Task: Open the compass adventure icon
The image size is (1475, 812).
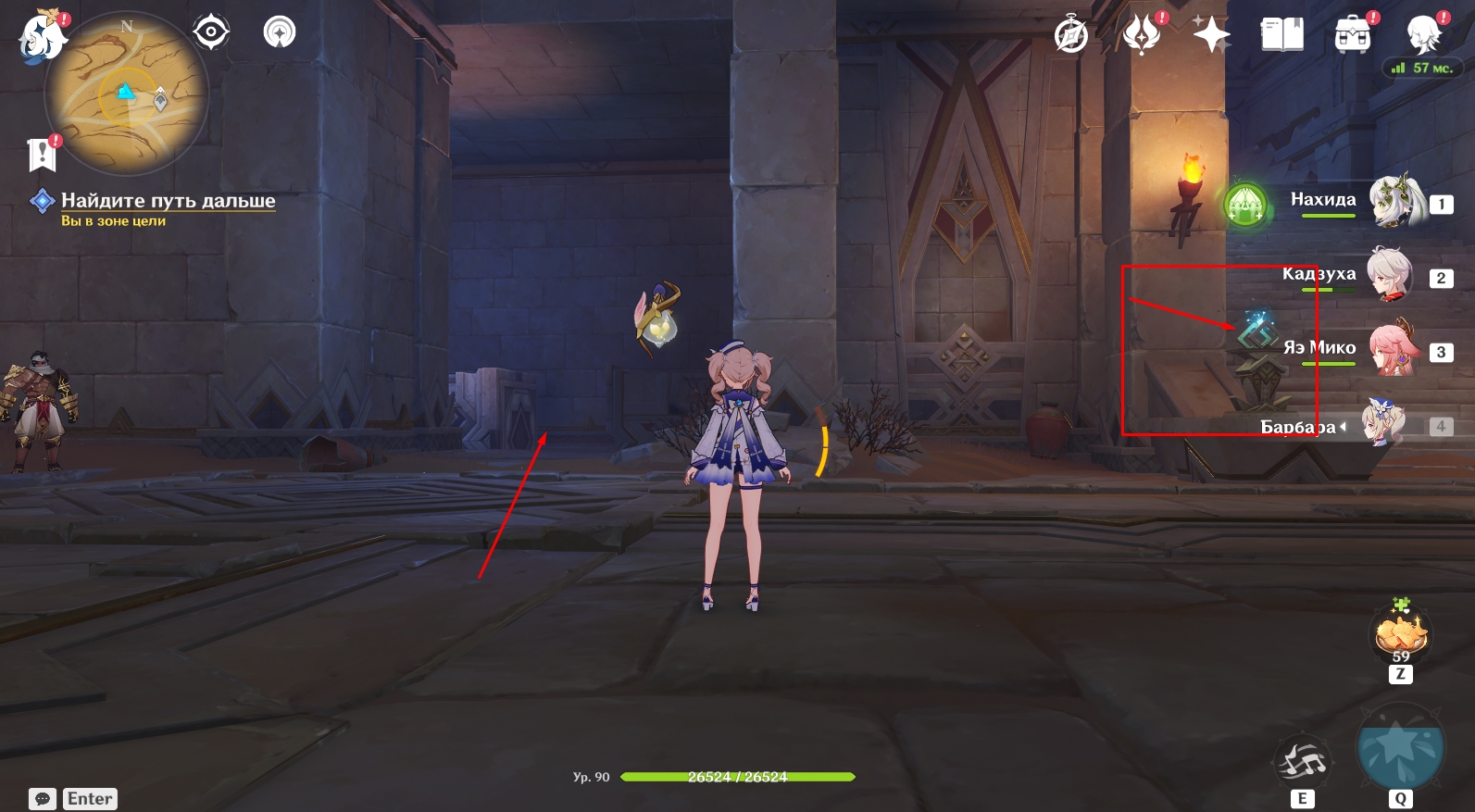Action: tap(1071, 36)
